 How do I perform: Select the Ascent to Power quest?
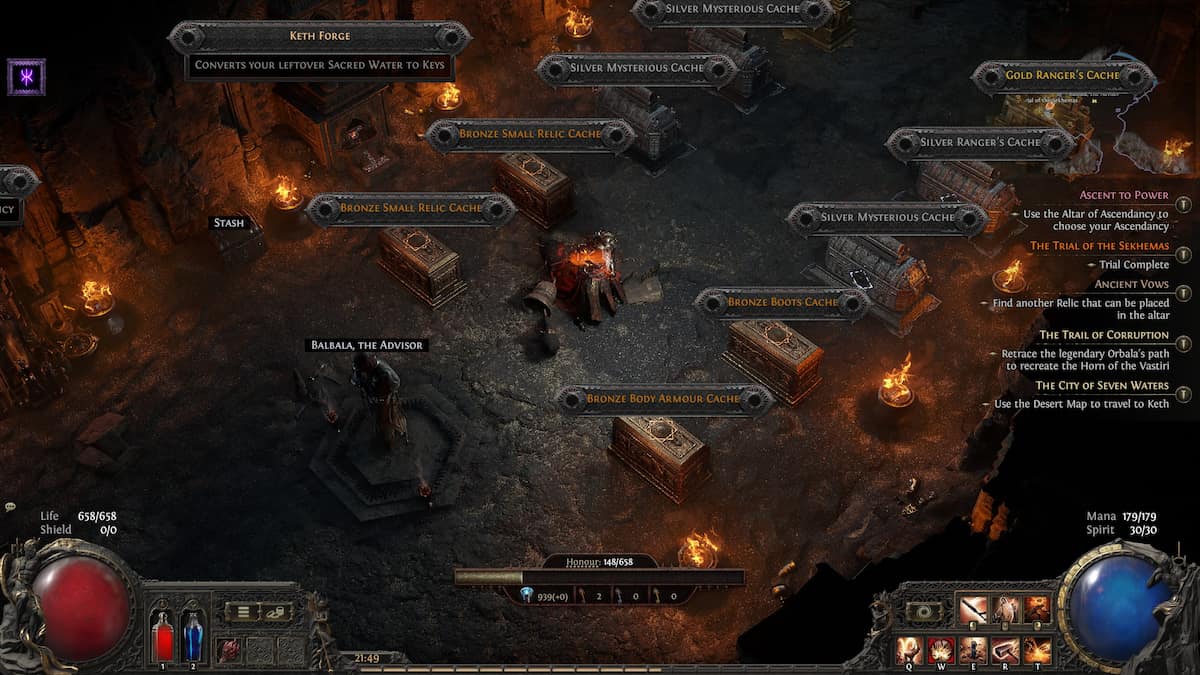1123,195
